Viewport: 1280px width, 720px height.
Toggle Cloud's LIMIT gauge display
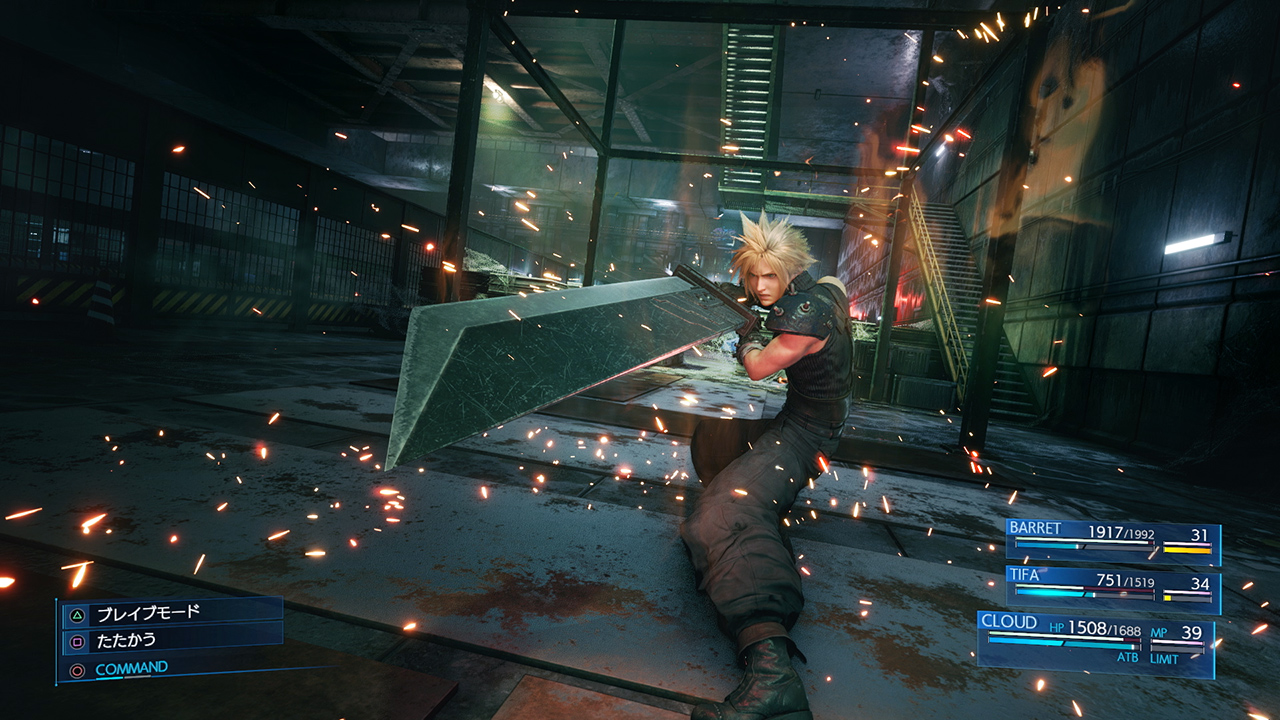(1165, 657)
